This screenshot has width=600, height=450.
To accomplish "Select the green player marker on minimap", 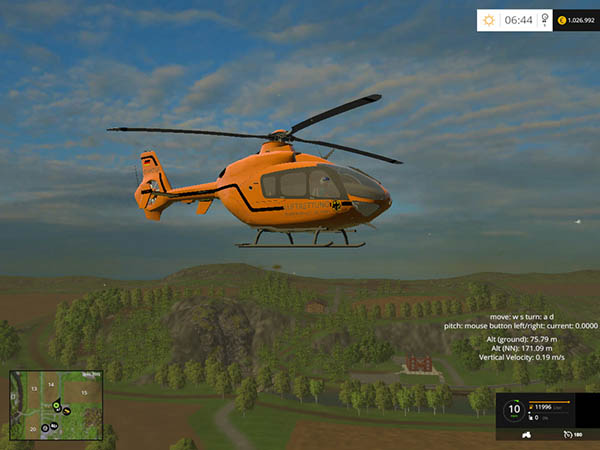I will coord(57,404).
